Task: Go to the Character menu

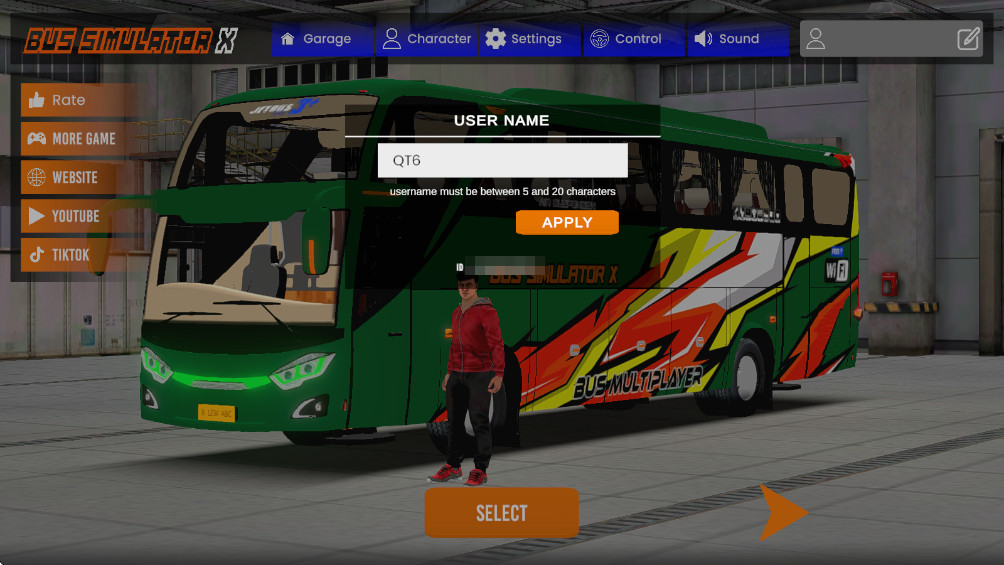Action: pyautogui.click(x=427, y=39)
